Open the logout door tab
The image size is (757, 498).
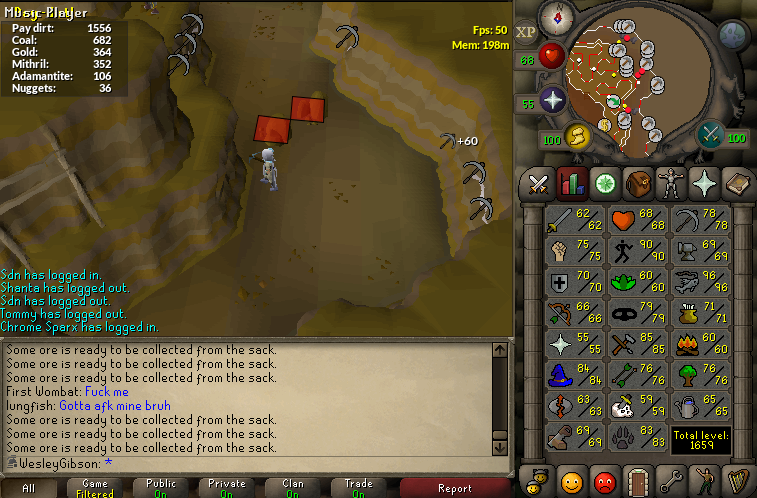[x=637, y=481]
